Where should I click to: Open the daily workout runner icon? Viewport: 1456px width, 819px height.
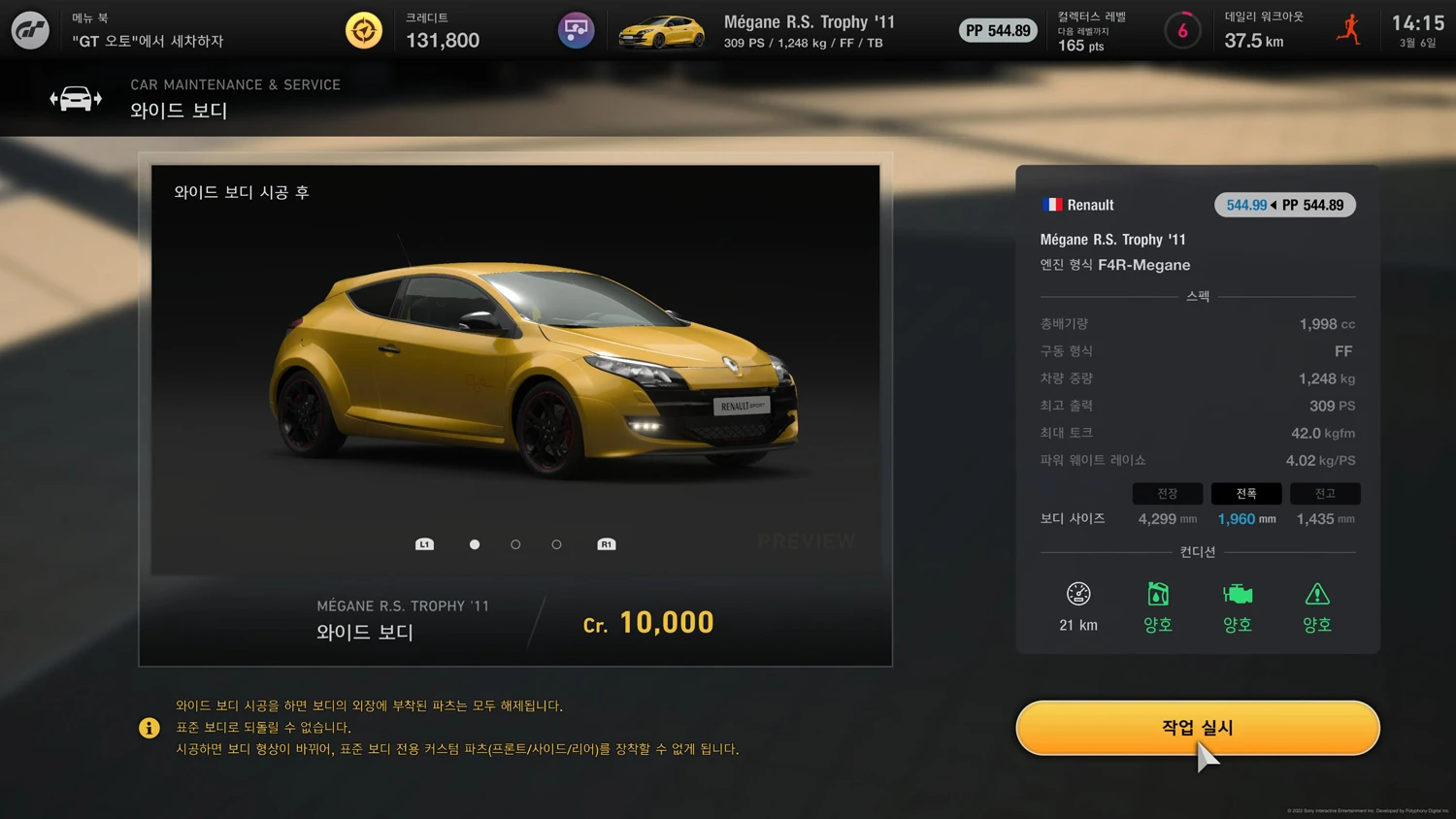pos(1348,30)
